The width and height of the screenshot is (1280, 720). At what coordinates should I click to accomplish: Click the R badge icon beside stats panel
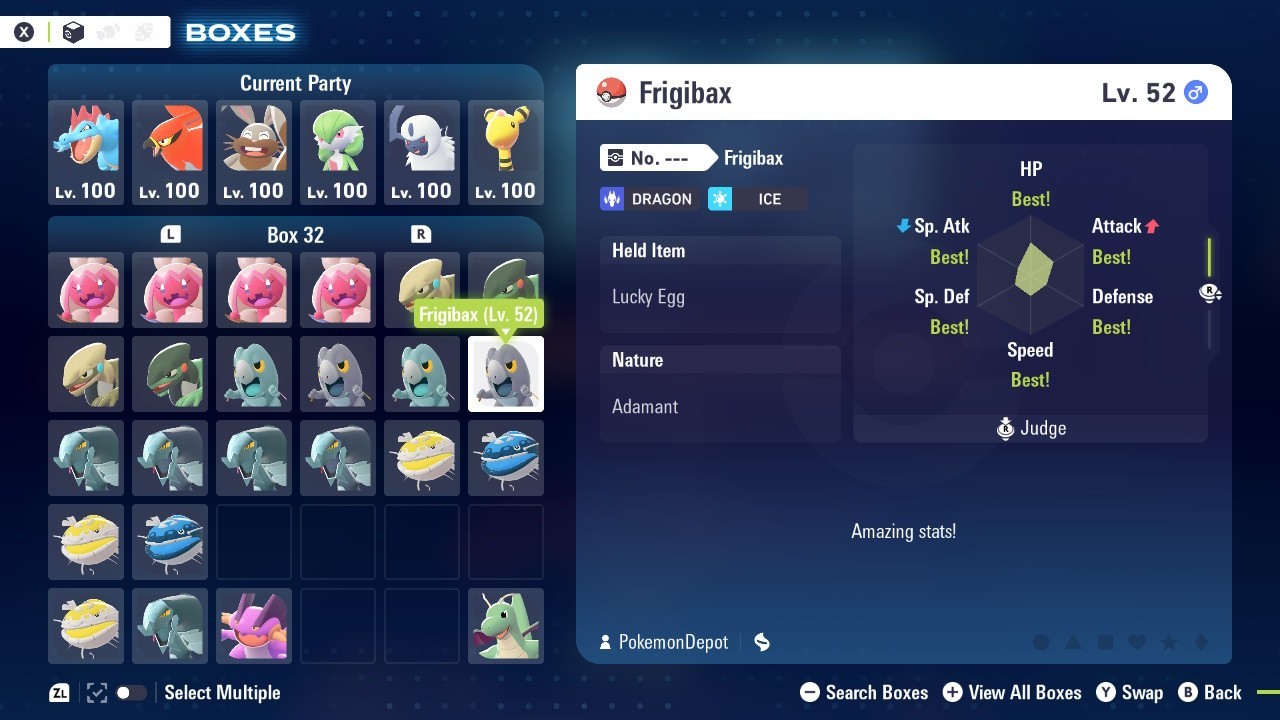(x=1210, y=293)
